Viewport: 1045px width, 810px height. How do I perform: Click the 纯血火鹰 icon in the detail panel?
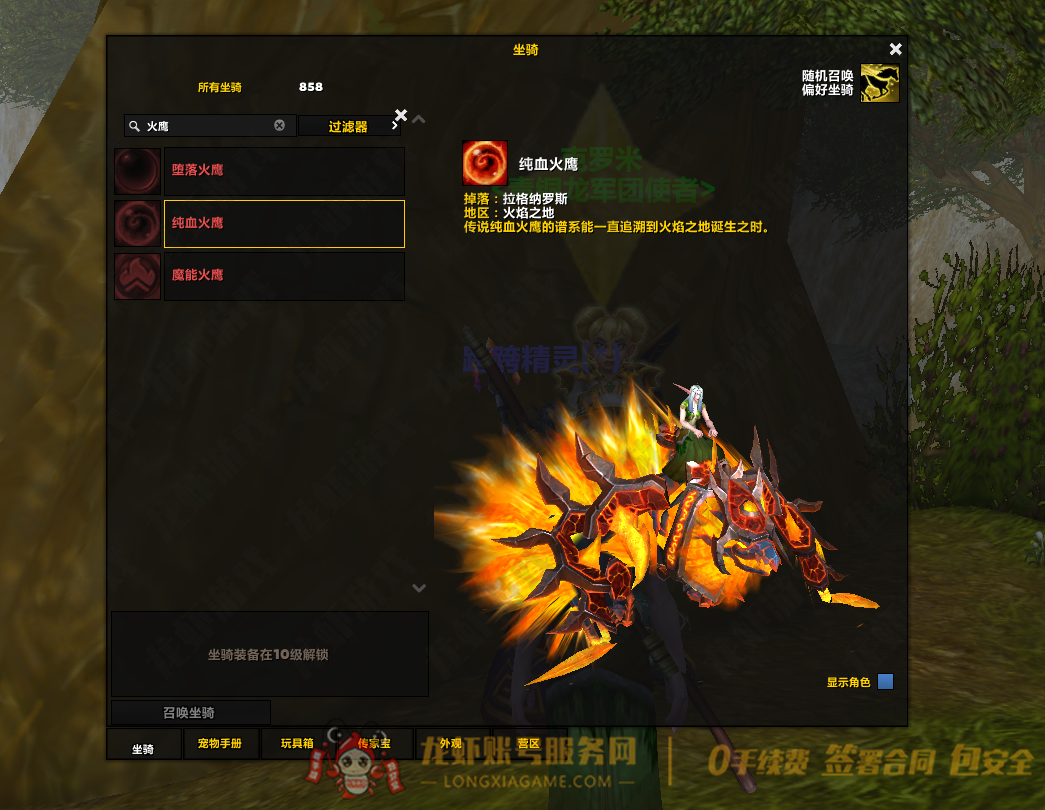coord(485,163)
